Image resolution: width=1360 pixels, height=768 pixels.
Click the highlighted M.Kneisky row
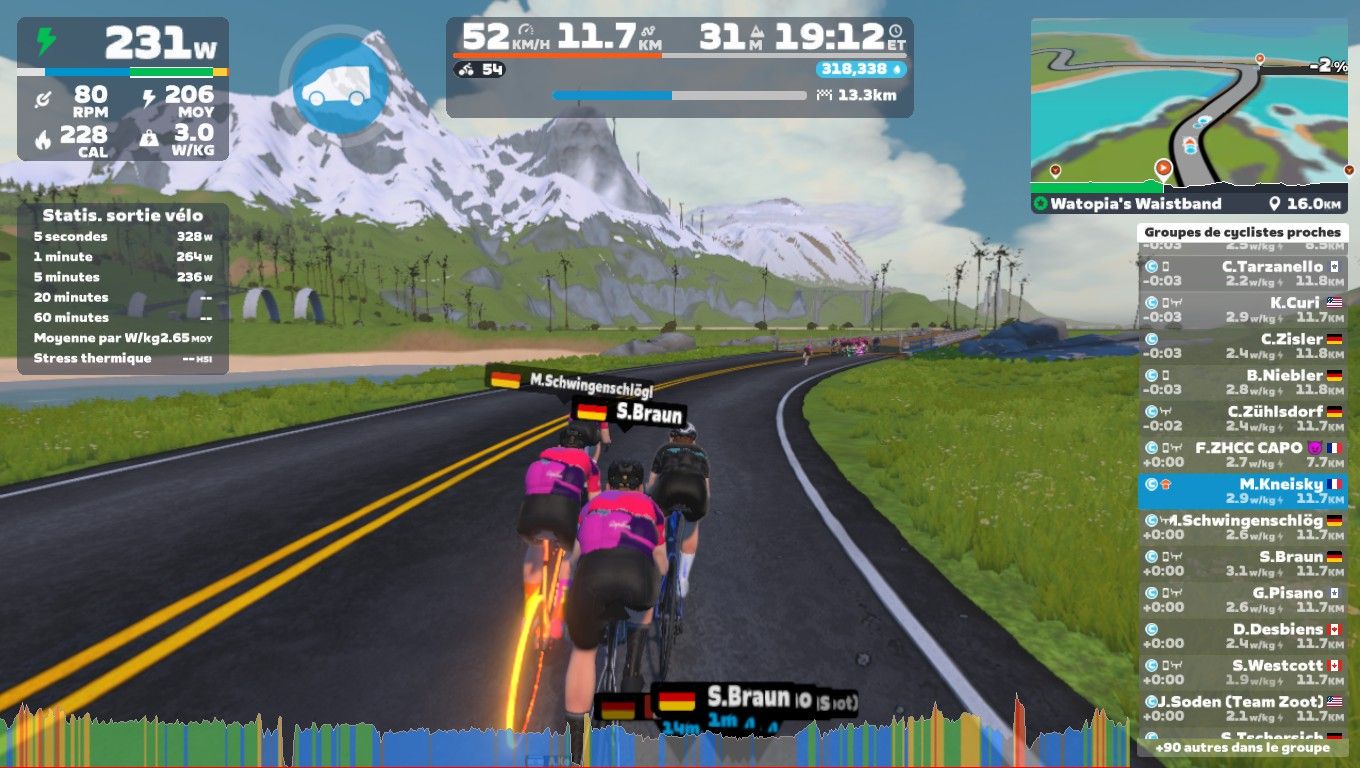[x=1242, y=491]
